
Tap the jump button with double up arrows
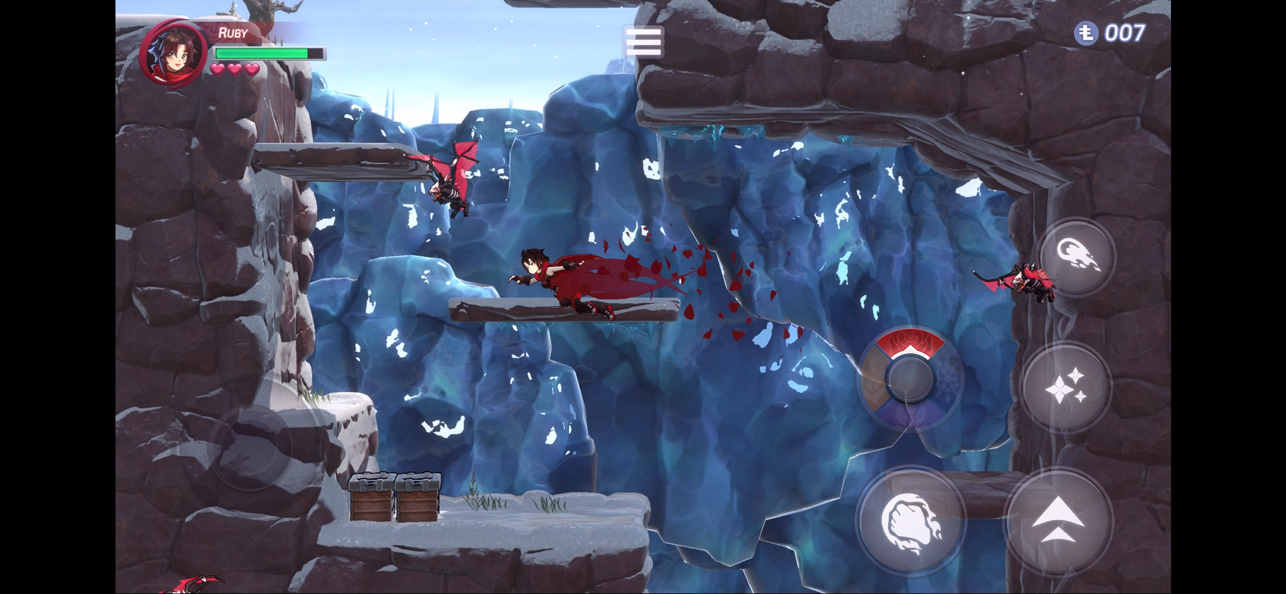[x=1058, y=520]
